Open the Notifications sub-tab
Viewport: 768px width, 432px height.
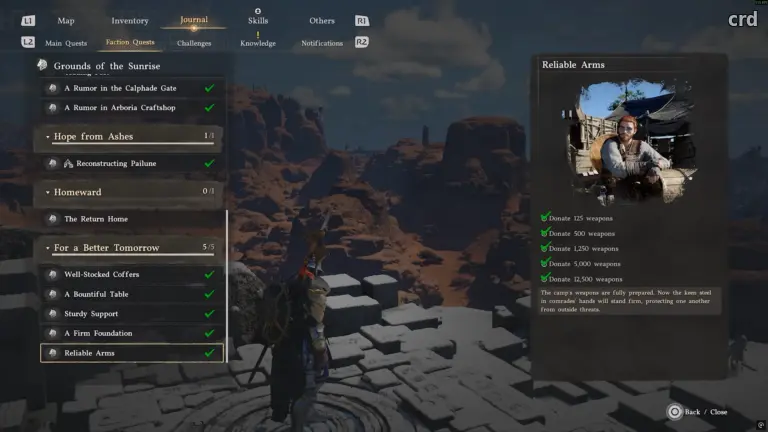pyautogui.click(x=322, y=43)
